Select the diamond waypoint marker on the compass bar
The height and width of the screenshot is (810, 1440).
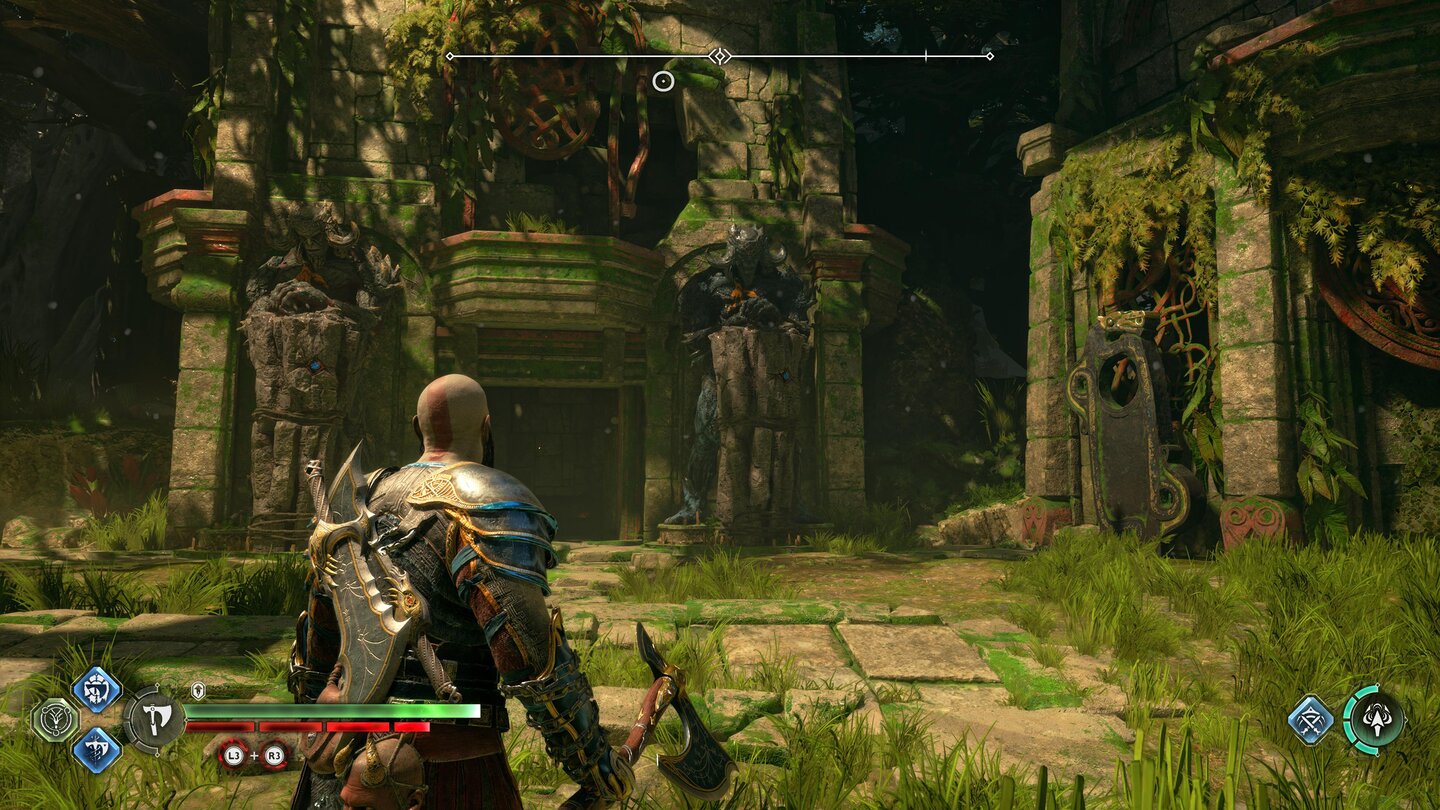718,57
